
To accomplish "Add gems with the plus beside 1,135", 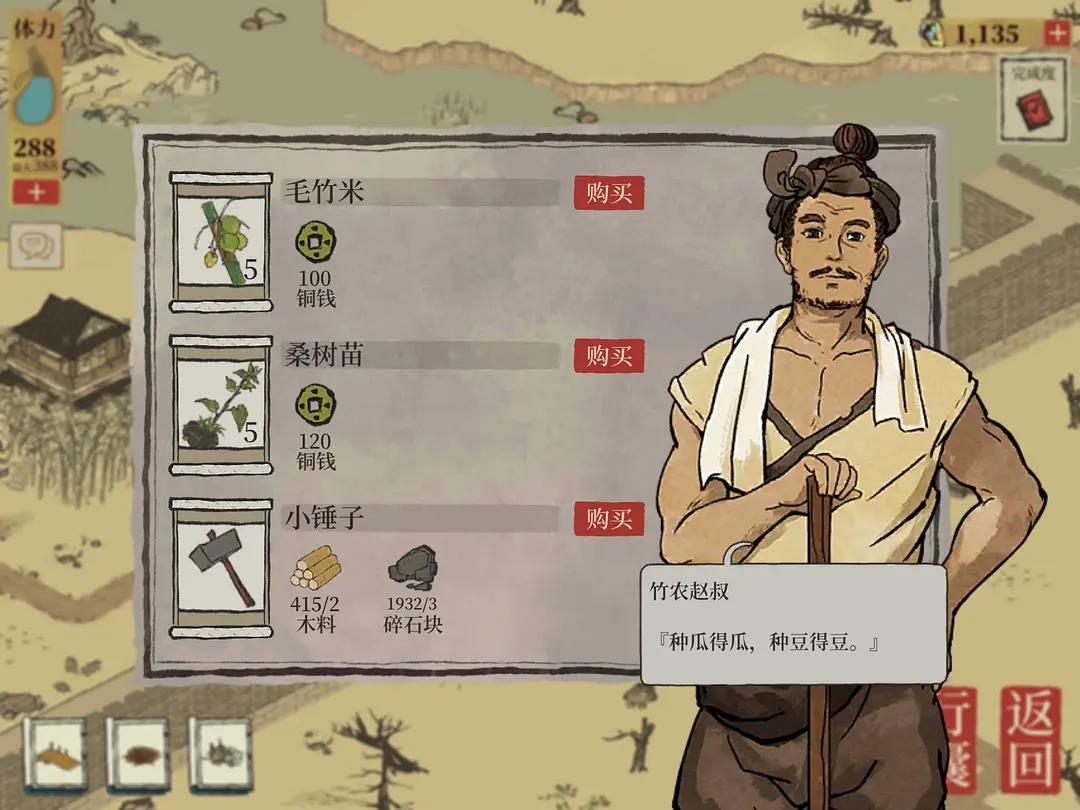I will (x=1057, y=33).
